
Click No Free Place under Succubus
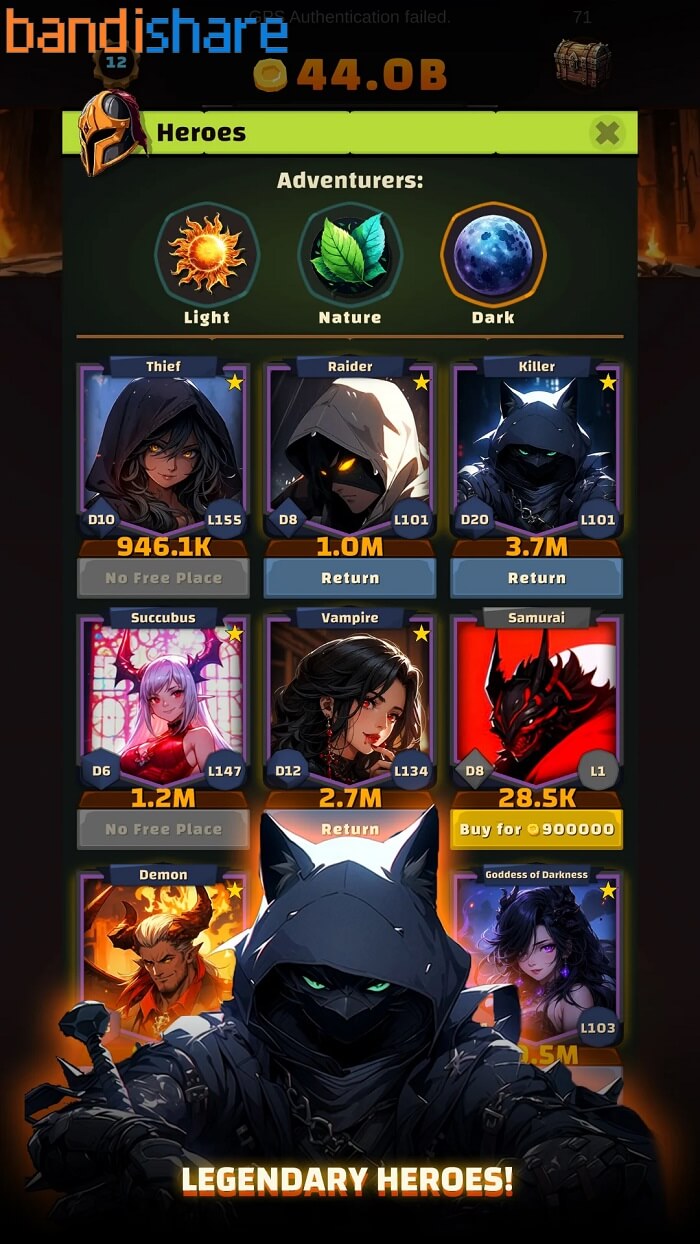163,829
